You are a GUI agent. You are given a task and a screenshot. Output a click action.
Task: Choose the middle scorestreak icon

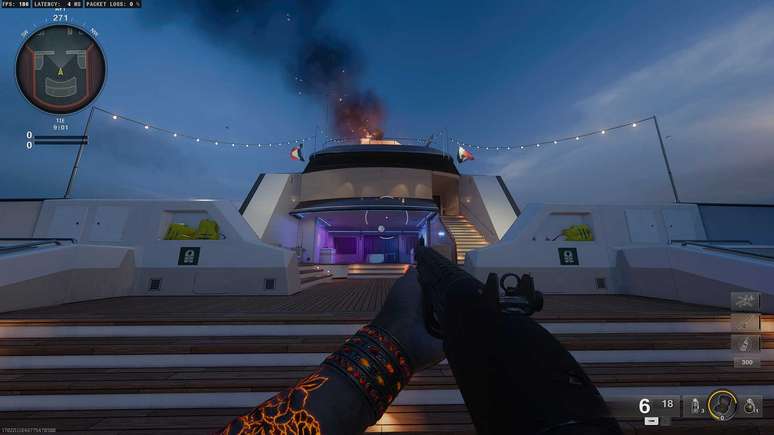745,322
